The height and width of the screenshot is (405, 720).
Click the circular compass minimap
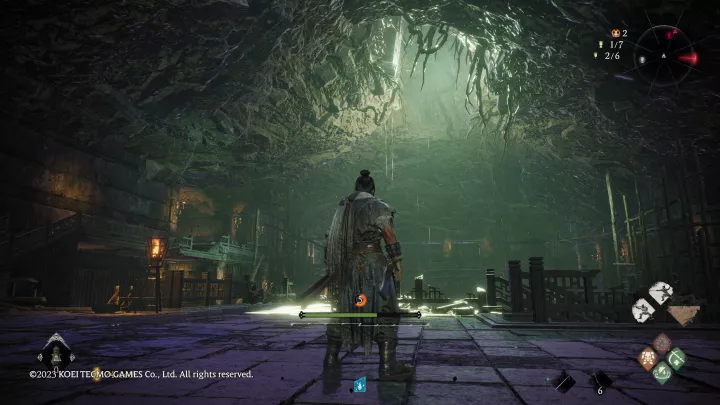[664, 54]
